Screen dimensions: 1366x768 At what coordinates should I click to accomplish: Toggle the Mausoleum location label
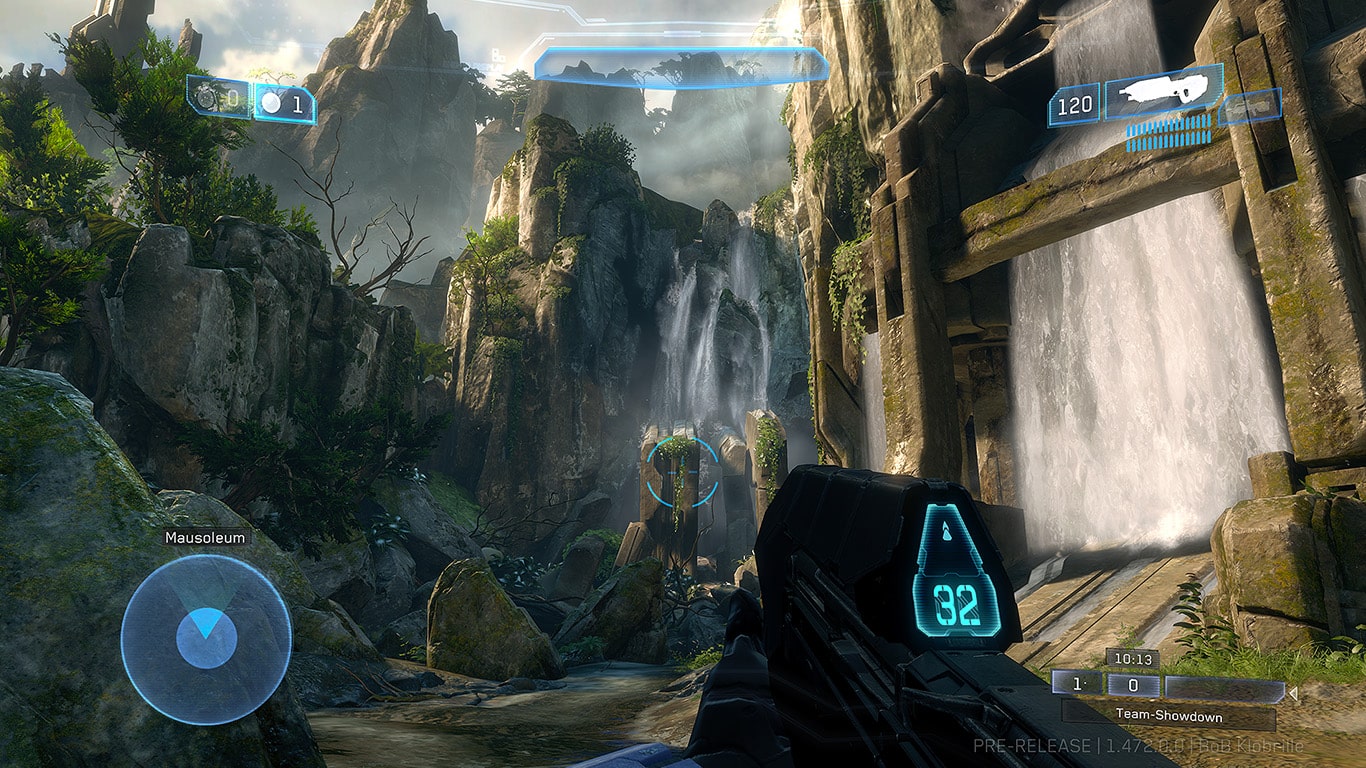204,537
